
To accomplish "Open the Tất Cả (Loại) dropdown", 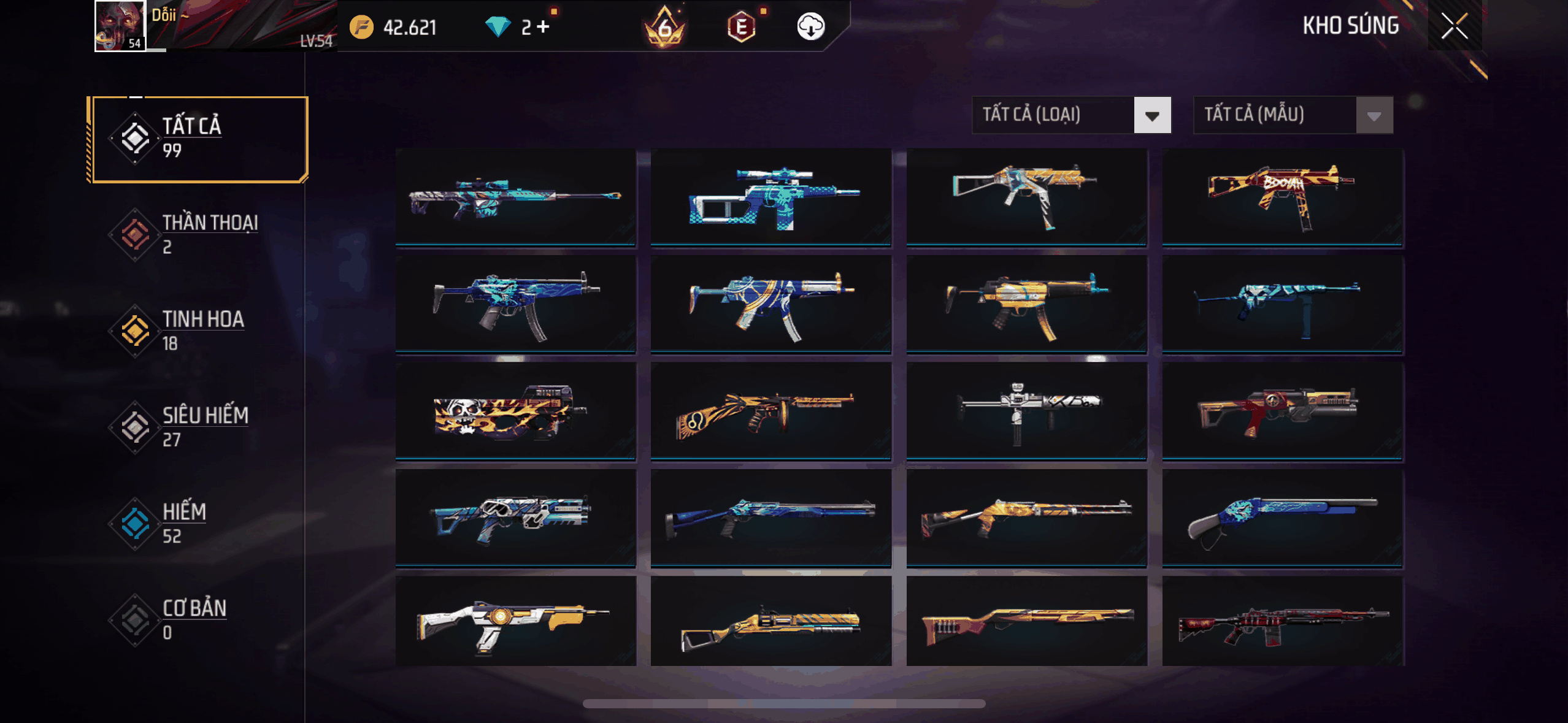I will (1071, 115).
